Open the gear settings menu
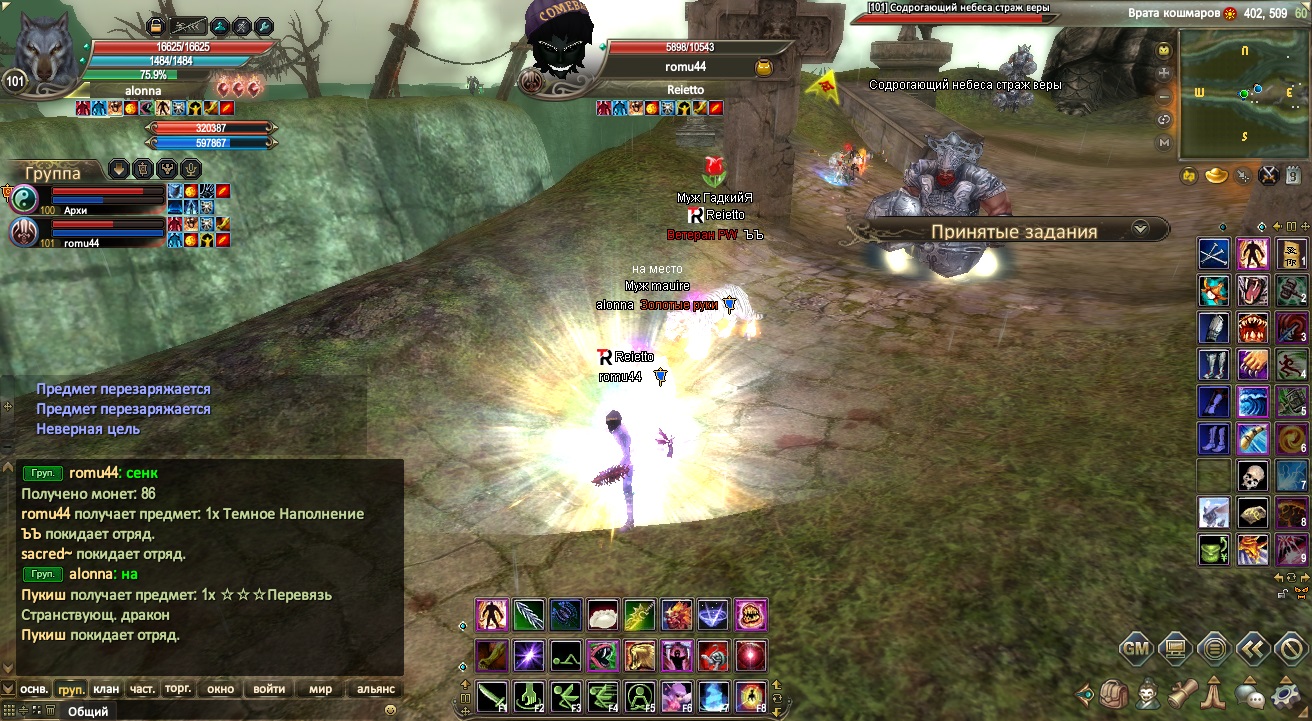Viewport: 1312px width, 721px height. pos(1284,692)
